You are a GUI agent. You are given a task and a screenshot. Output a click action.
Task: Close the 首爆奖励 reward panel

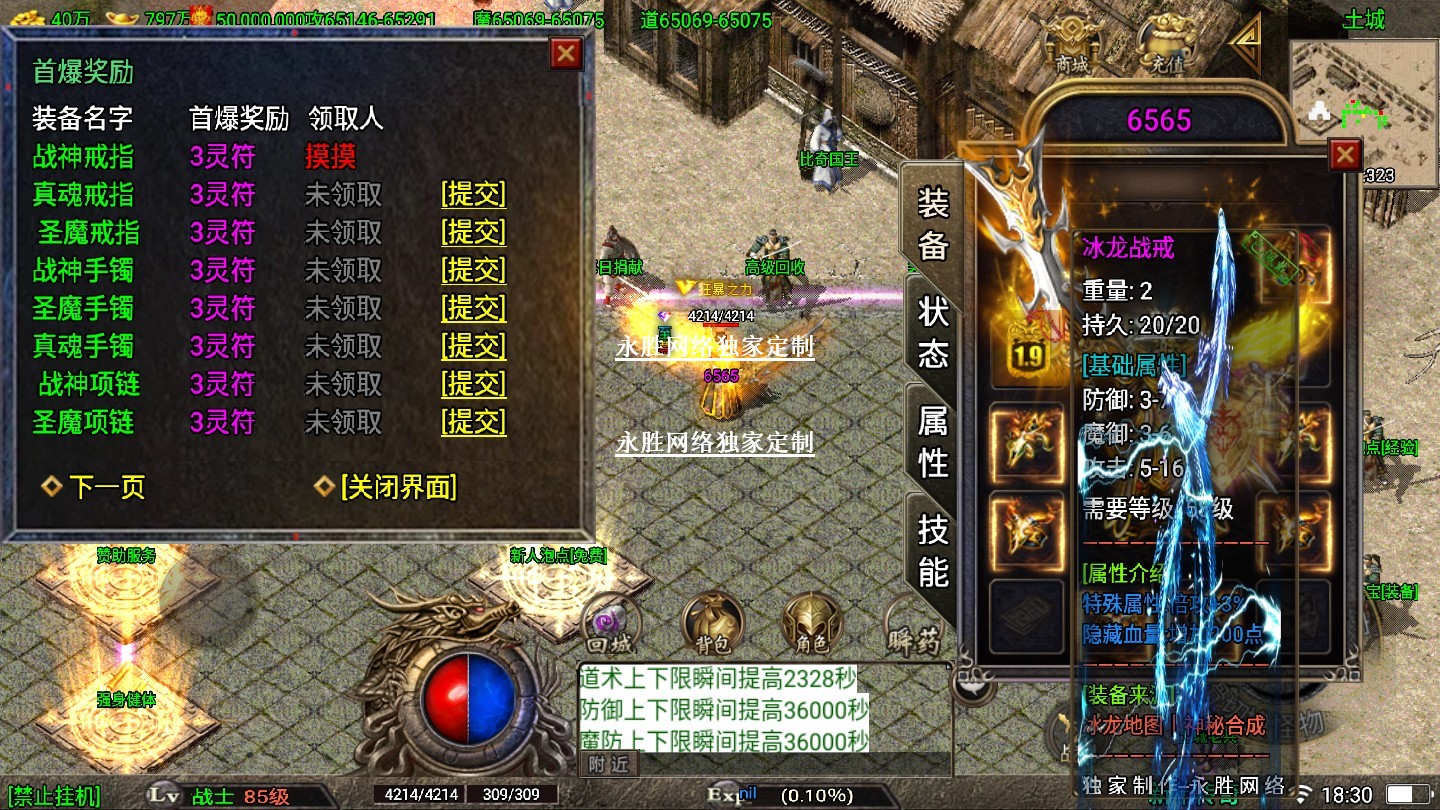point(566,53)
